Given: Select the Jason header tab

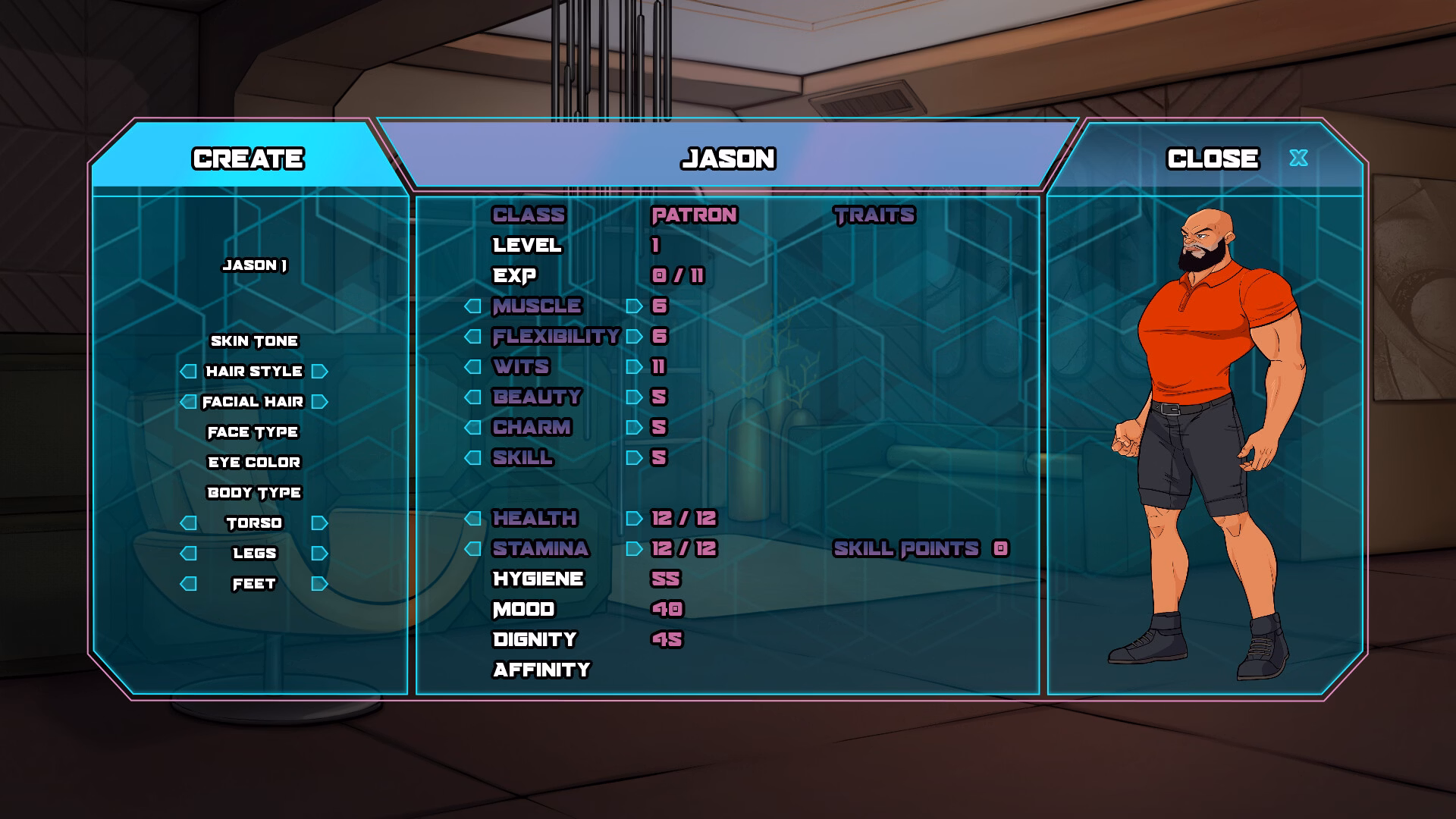Looking at the screenshot, I should [728, 159].
